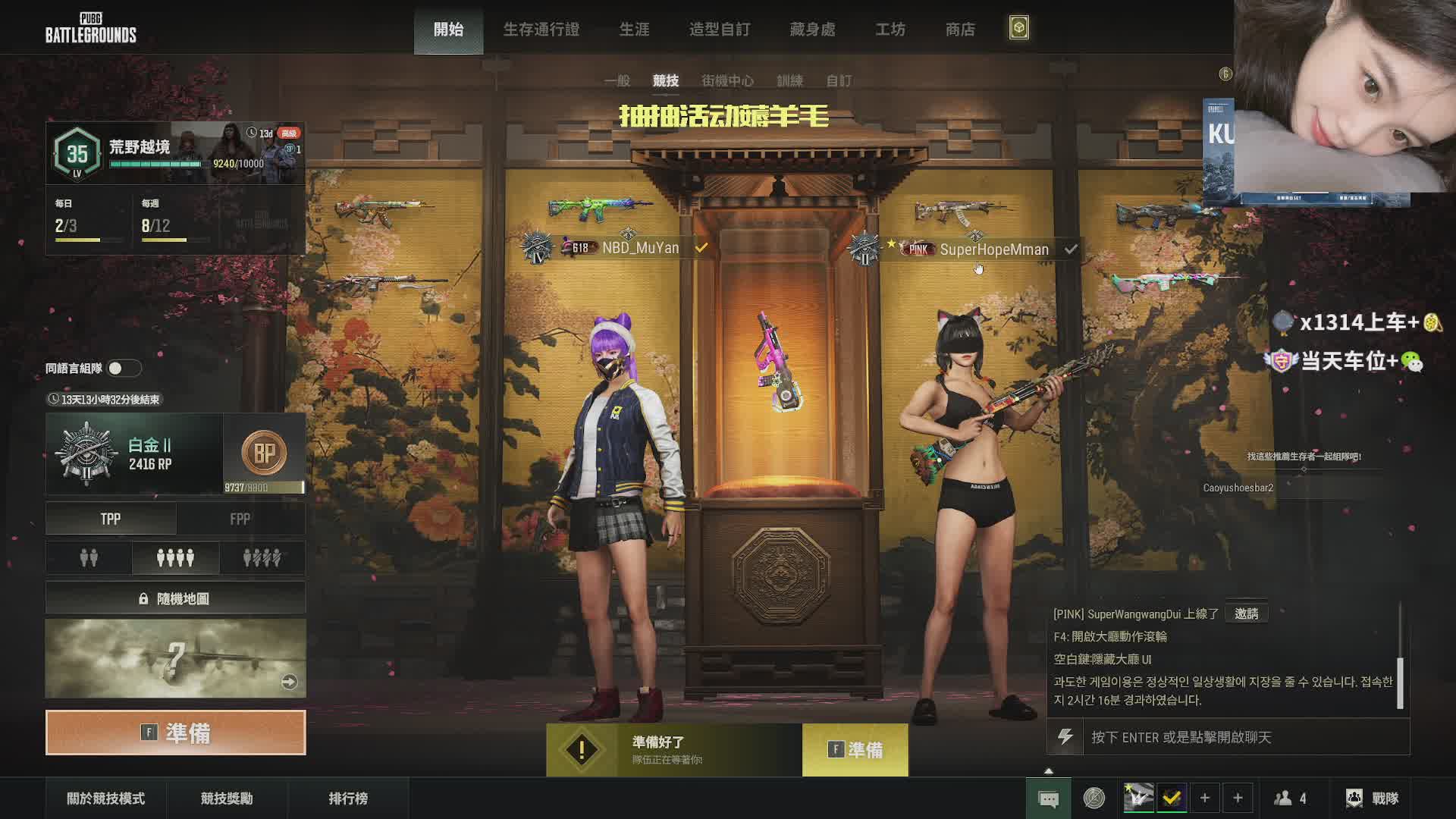Open the 生存通行證 survivor pass tab
The image size is (1456, 819).
click(x=541, y=30)
